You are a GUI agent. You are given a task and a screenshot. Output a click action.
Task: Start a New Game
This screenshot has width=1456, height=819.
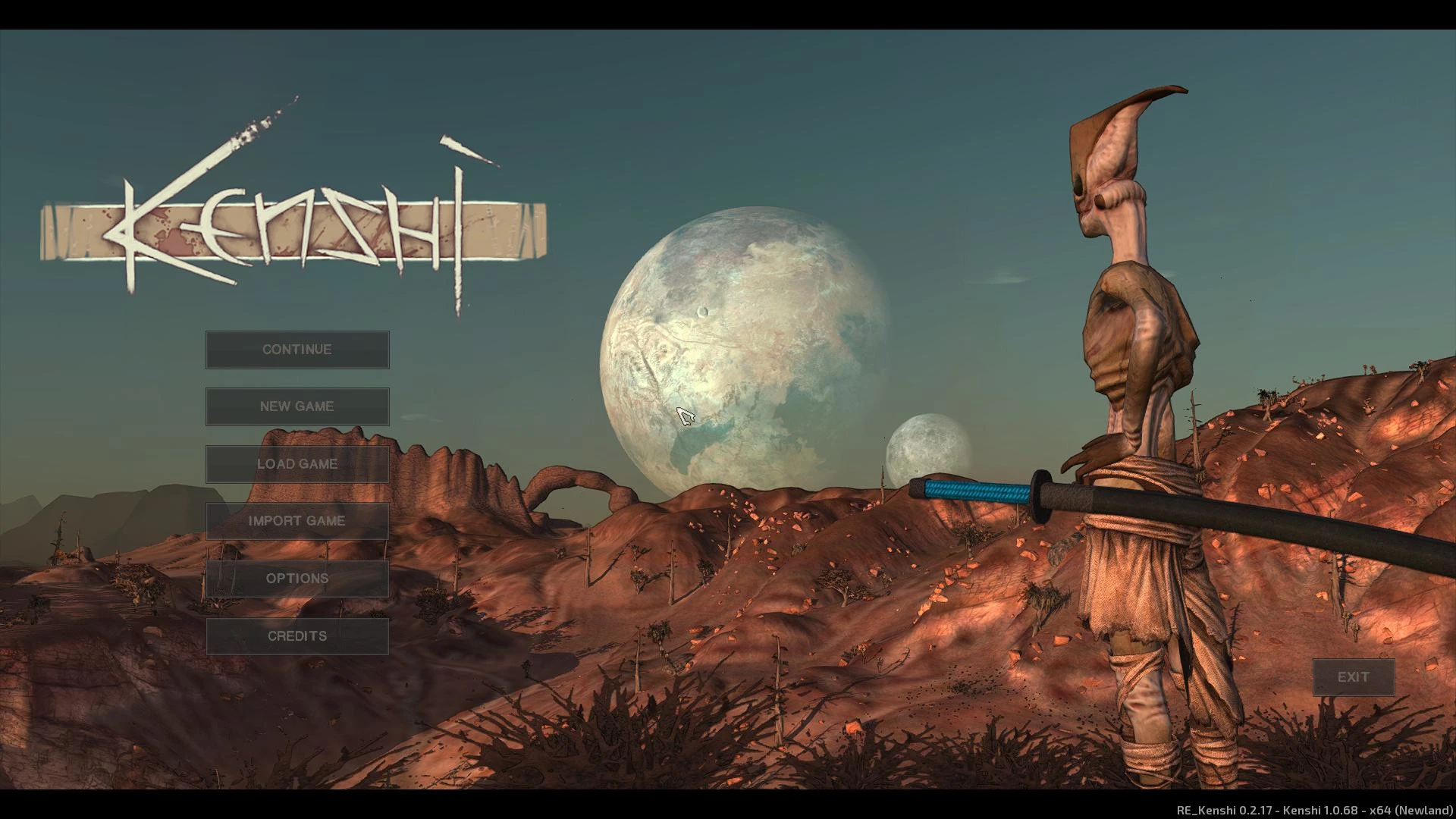297,406
